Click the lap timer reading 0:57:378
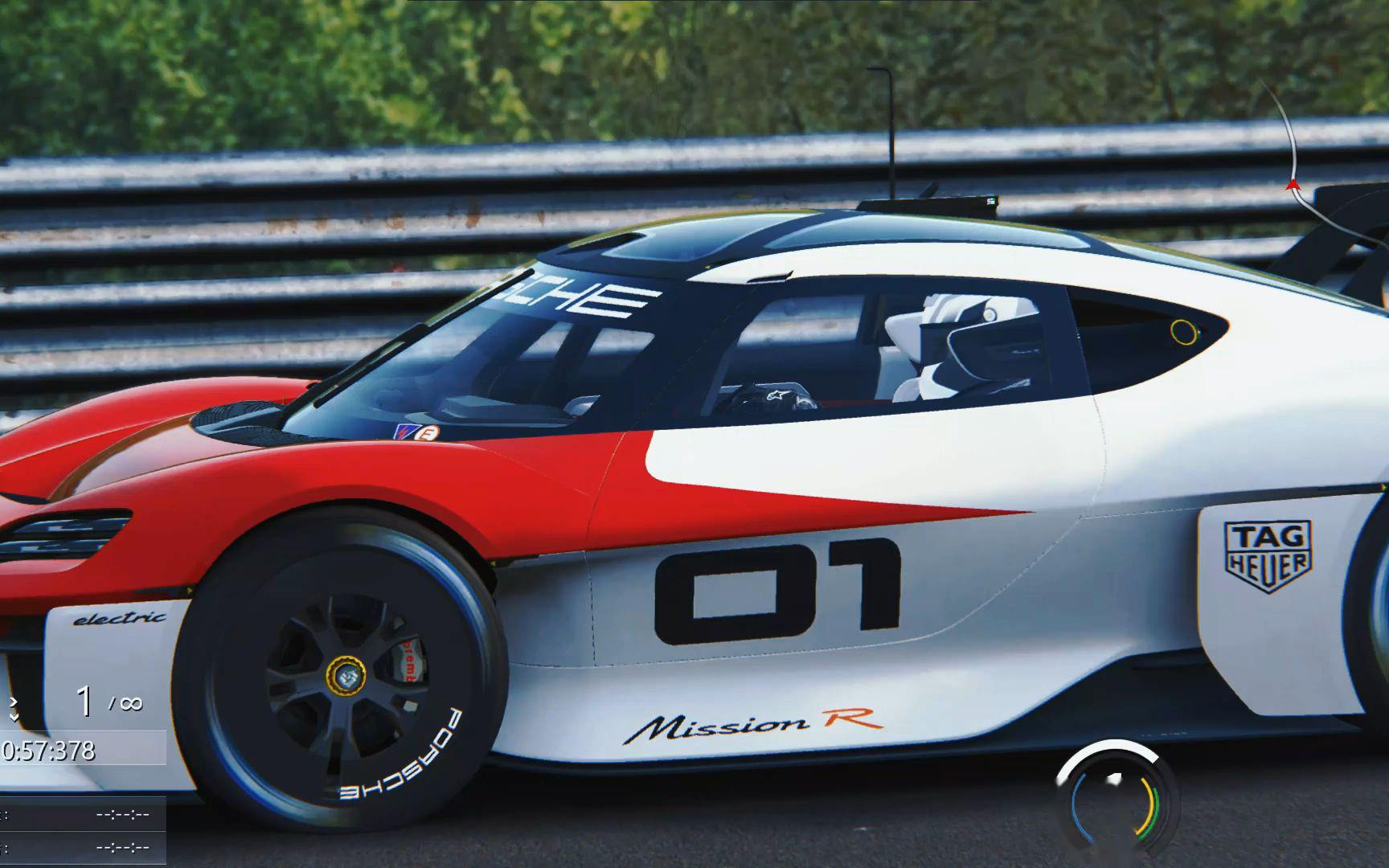Image resolution: width=1389 pixels, height=868 pixels. coord(50,750)
